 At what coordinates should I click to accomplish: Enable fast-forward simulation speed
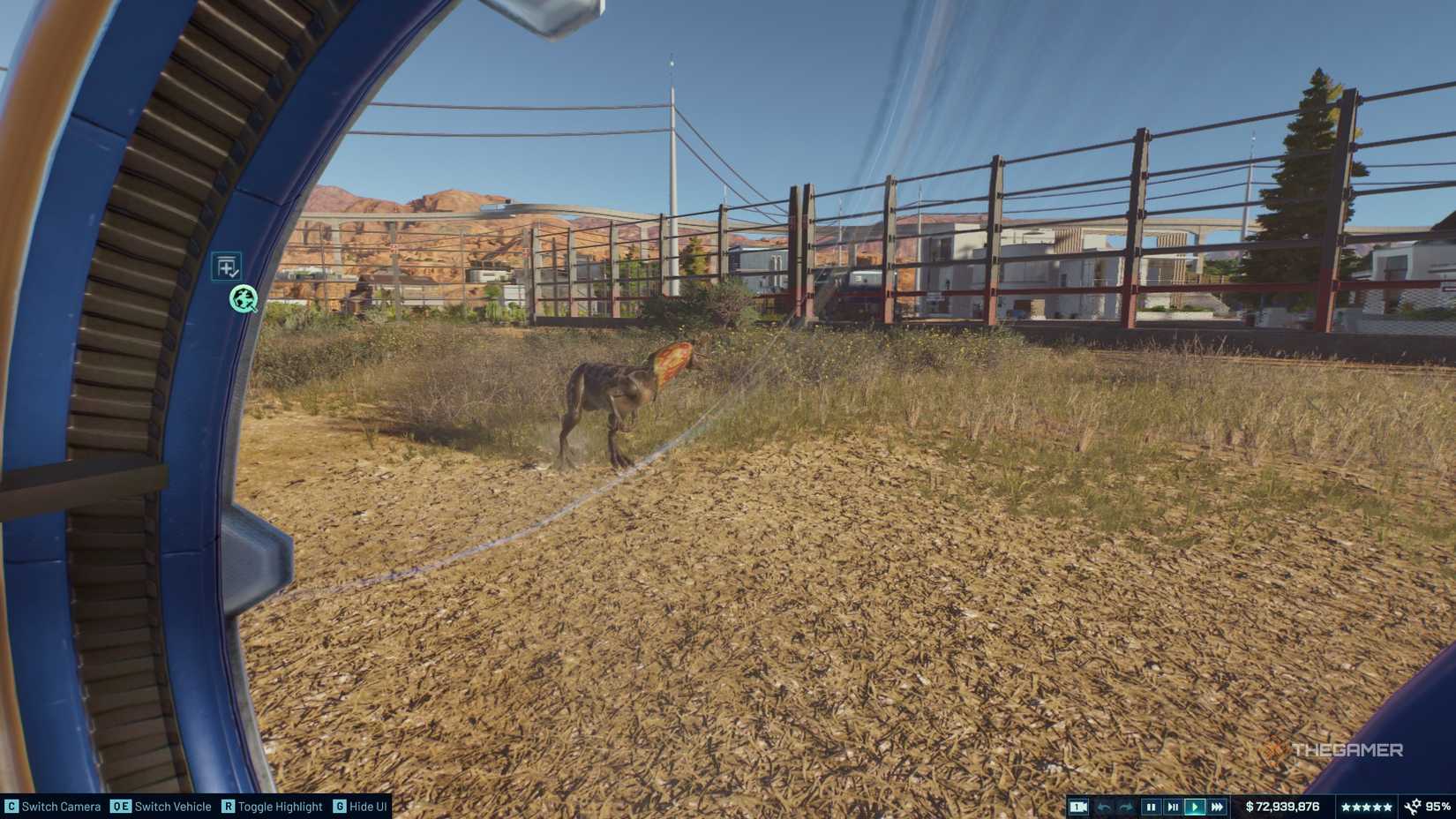click(1217, 806)
